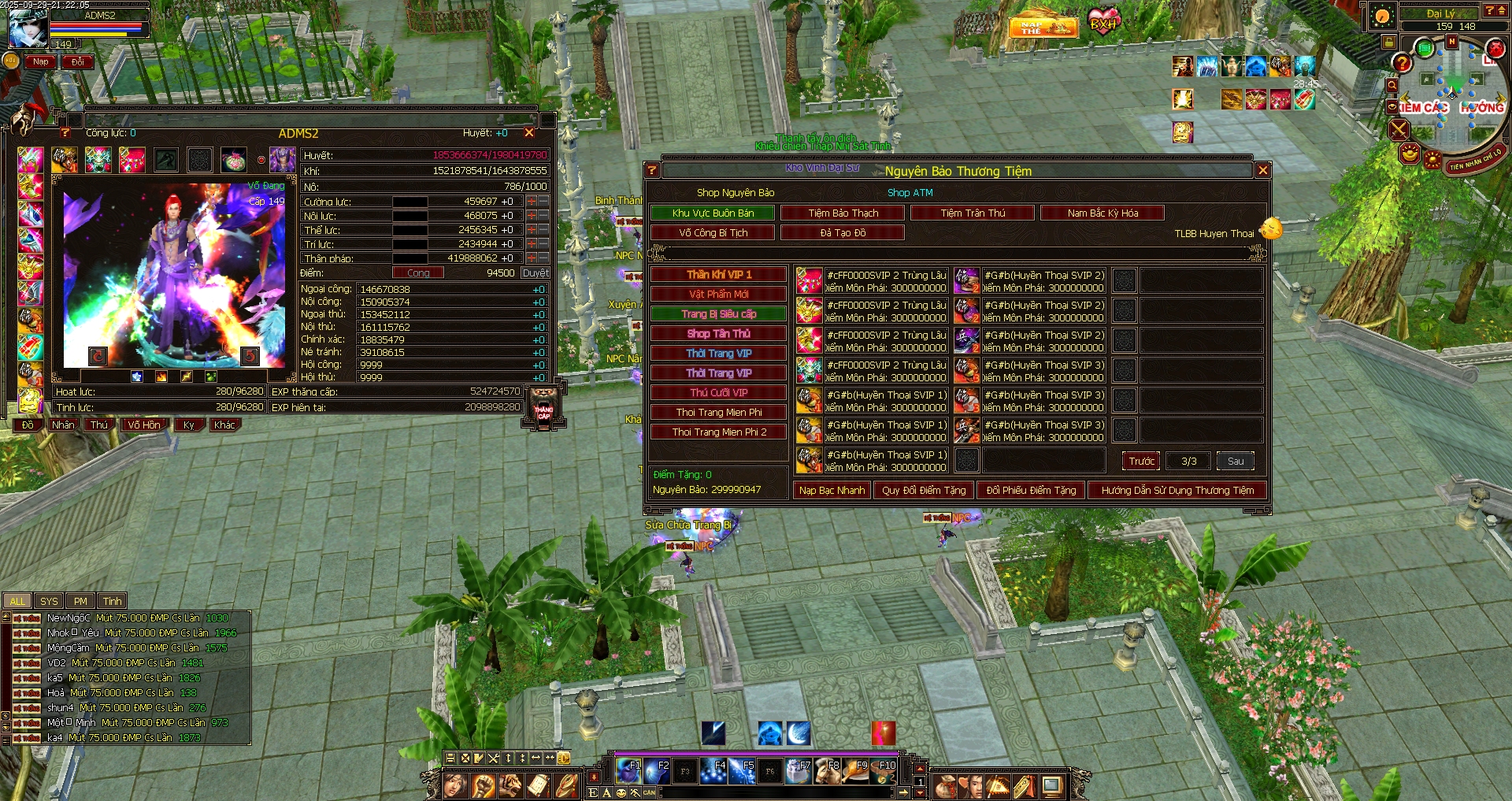Switch to Nam Bắc Kỳ Hóa category
1512x801 pixels.
(x=1102, y=213)
